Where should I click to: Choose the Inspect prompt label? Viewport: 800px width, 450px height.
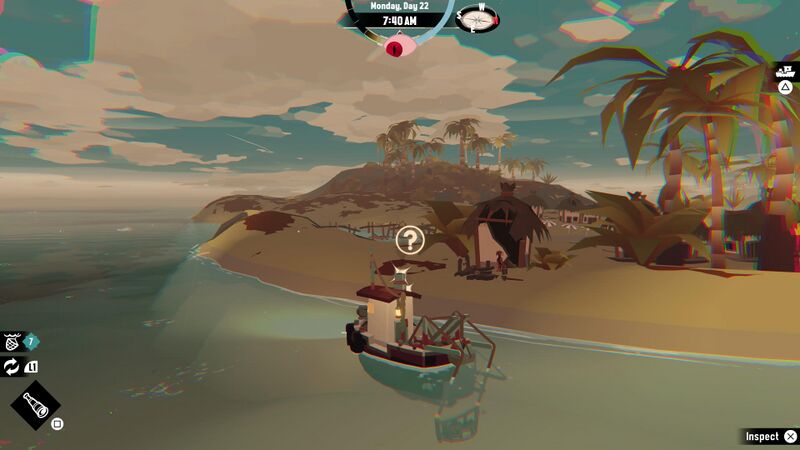tap(762, 436)
